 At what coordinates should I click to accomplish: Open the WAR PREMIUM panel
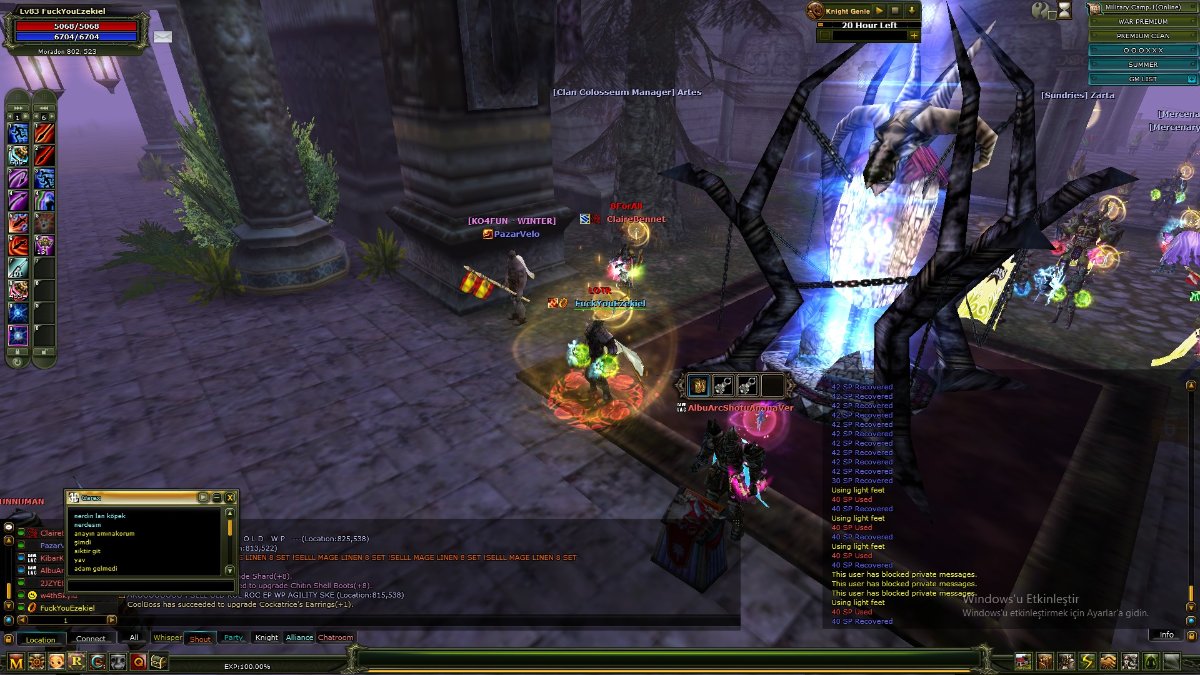point(1142,21)
